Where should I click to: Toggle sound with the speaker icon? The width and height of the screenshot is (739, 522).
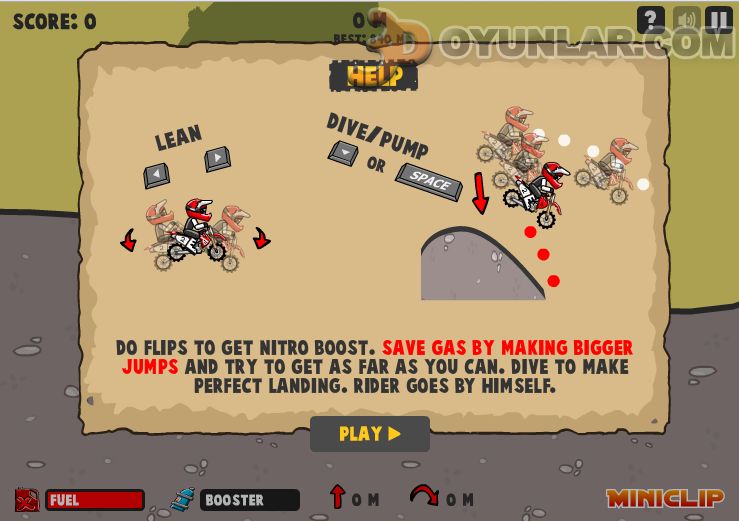click(x=686, y=20)
